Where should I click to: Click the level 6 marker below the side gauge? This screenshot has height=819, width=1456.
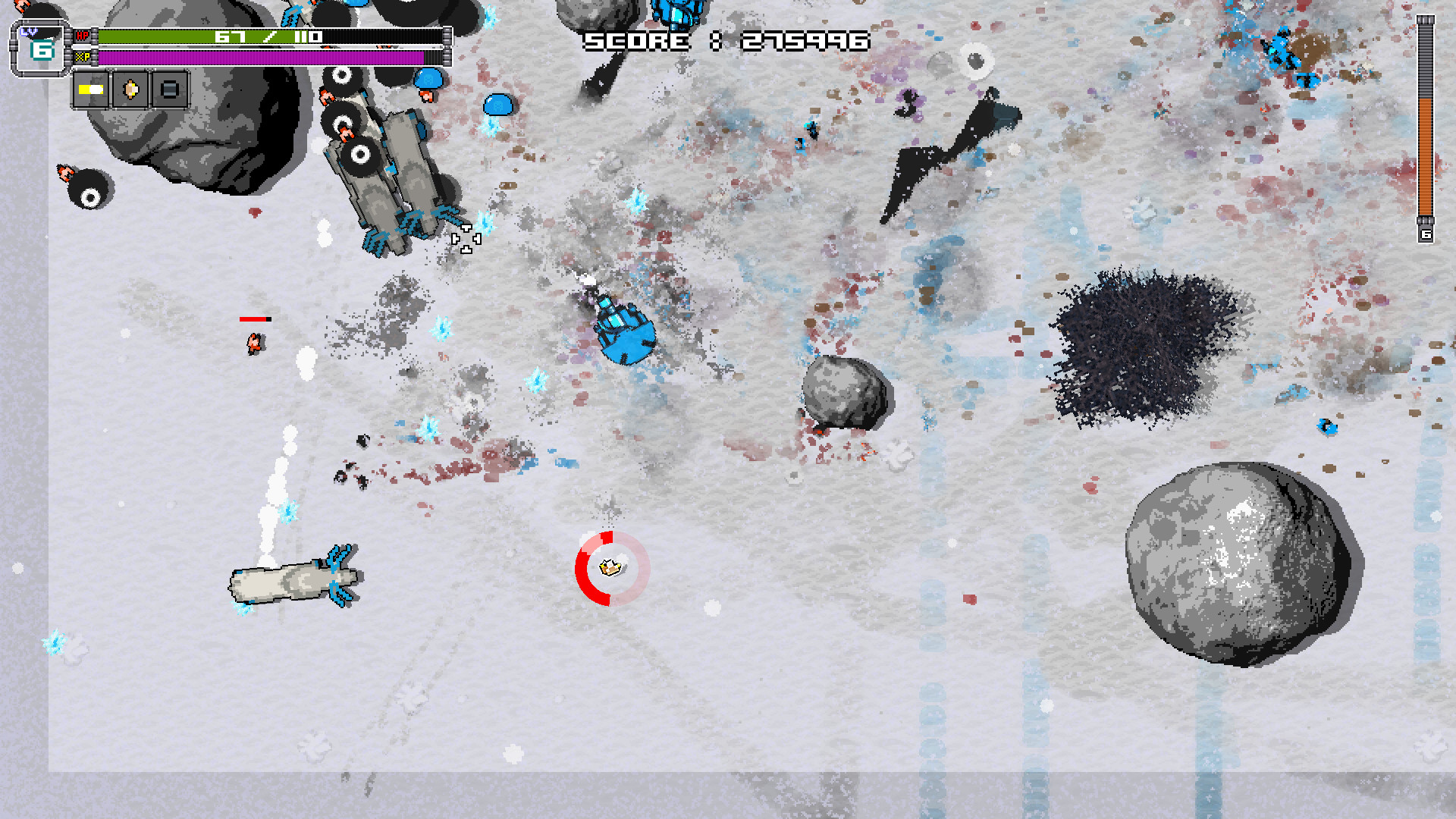[1427, 234]
